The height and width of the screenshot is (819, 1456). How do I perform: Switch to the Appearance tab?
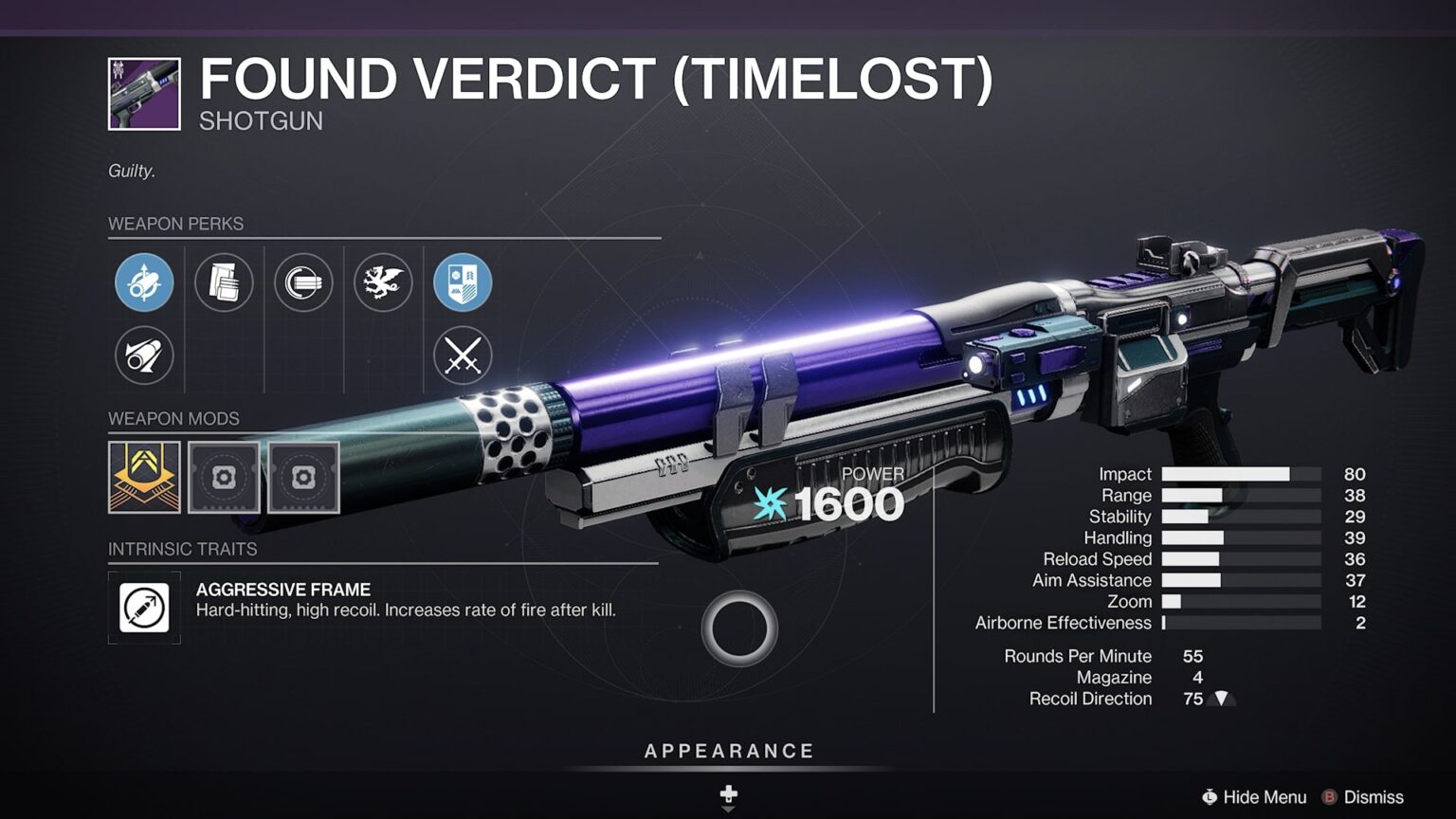point(728,750)
